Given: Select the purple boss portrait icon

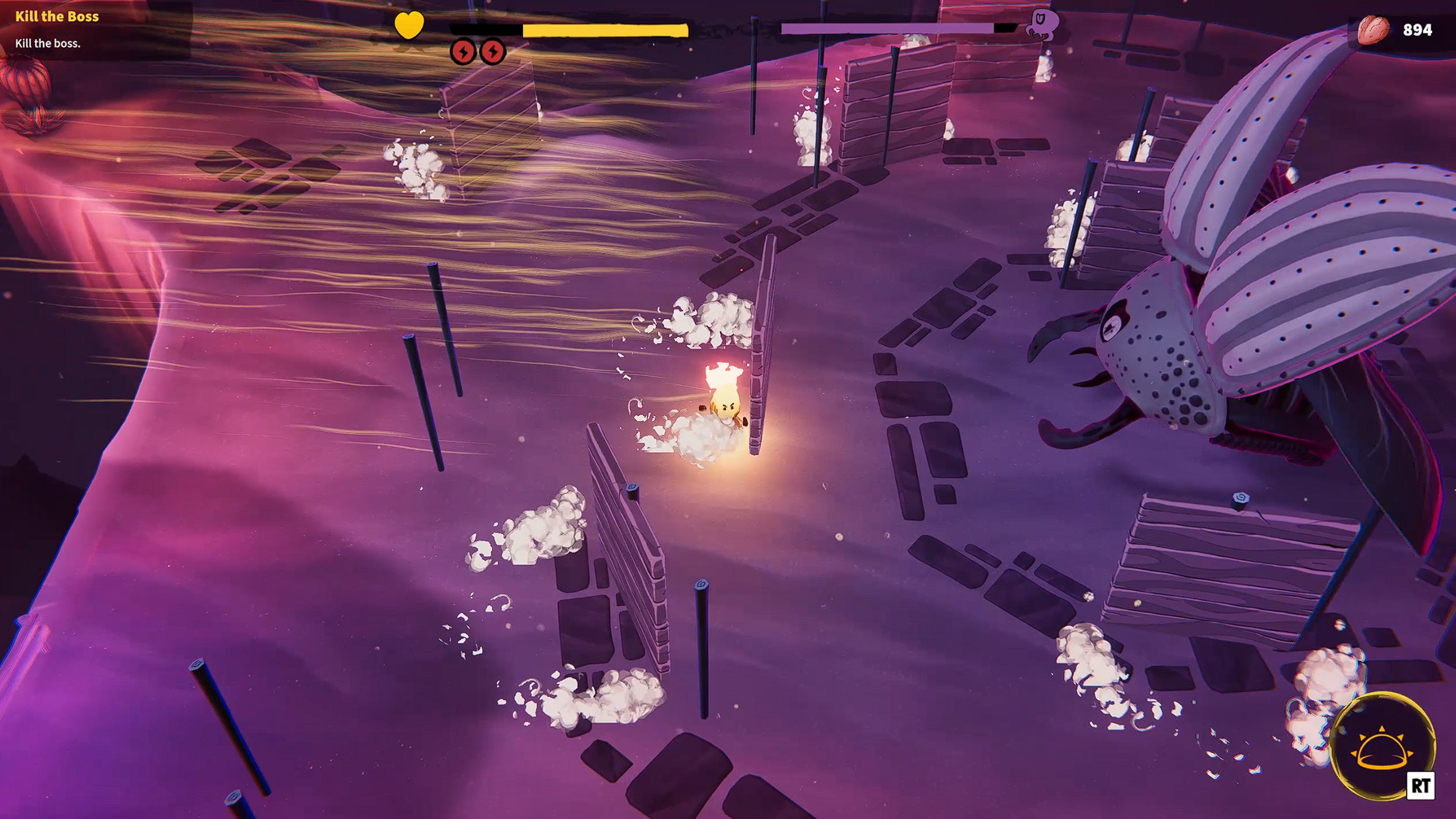Looking at the screenshot, I should (1043, 24).
